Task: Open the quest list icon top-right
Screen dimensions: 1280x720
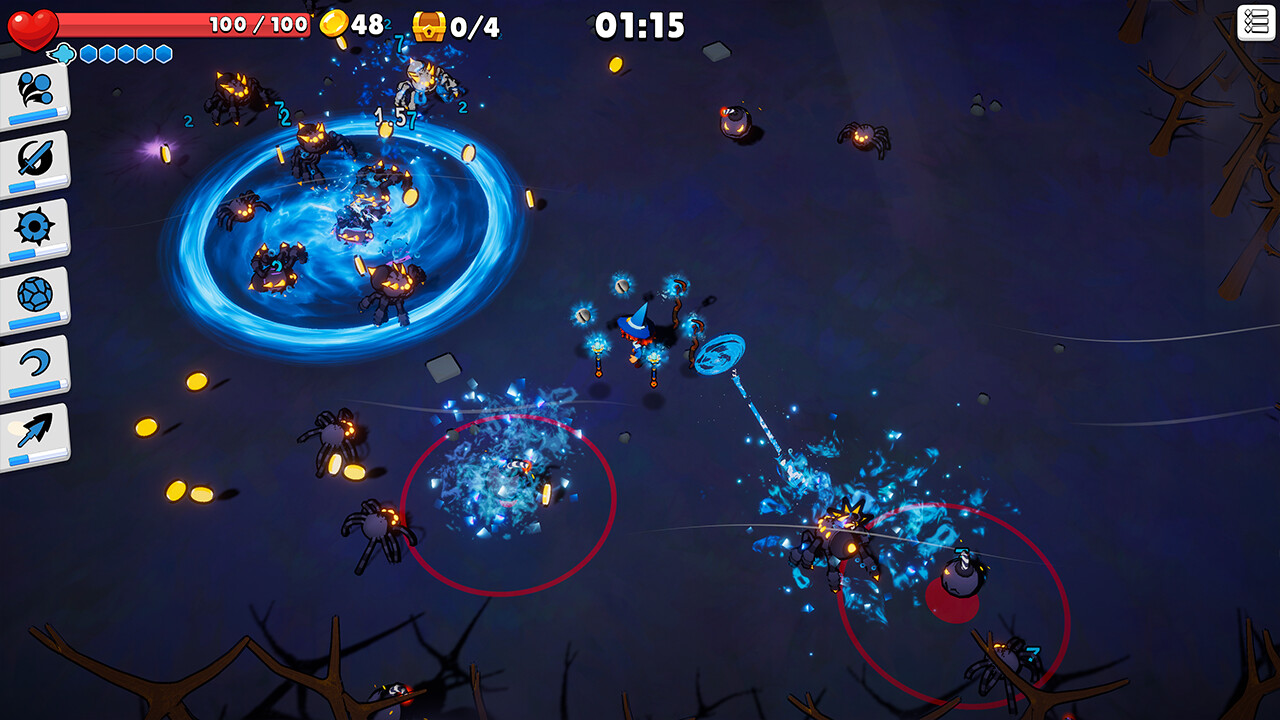Action: pos(1258,21)
